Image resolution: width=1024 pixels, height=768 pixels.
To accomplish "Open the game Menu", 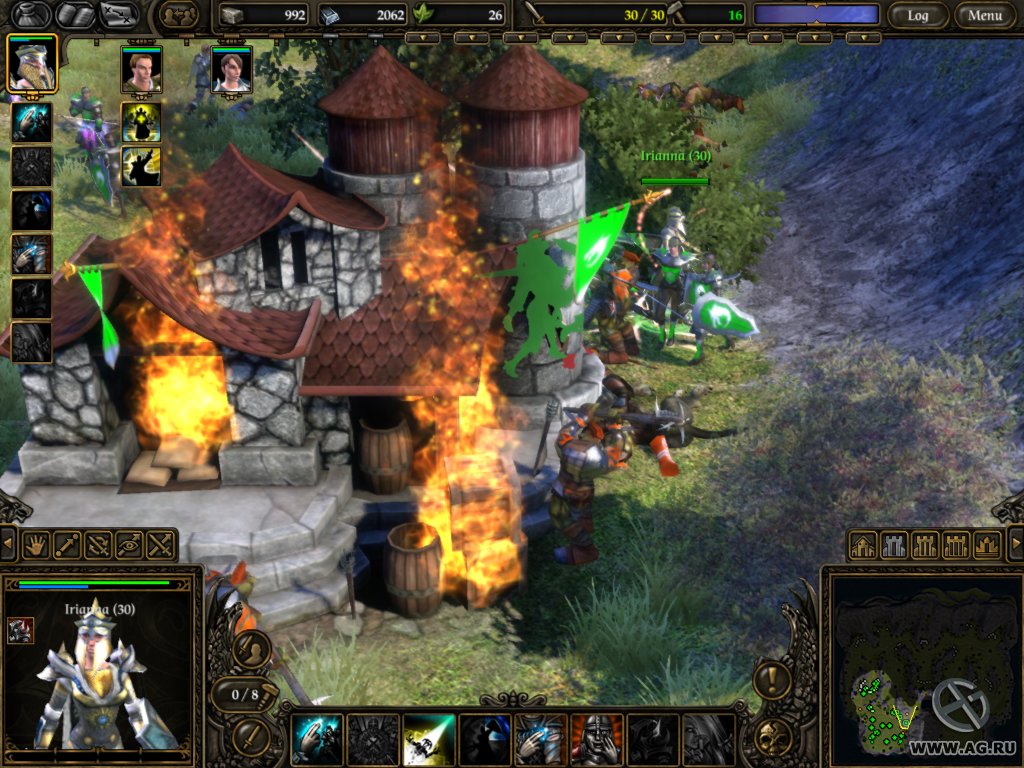I will coord(984,15).
